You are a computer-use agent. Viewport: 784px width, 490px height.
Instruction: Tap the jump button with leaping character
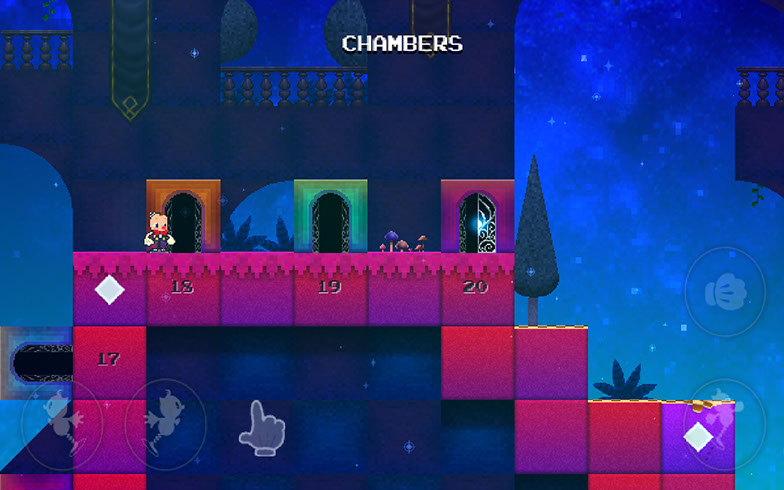724,423
